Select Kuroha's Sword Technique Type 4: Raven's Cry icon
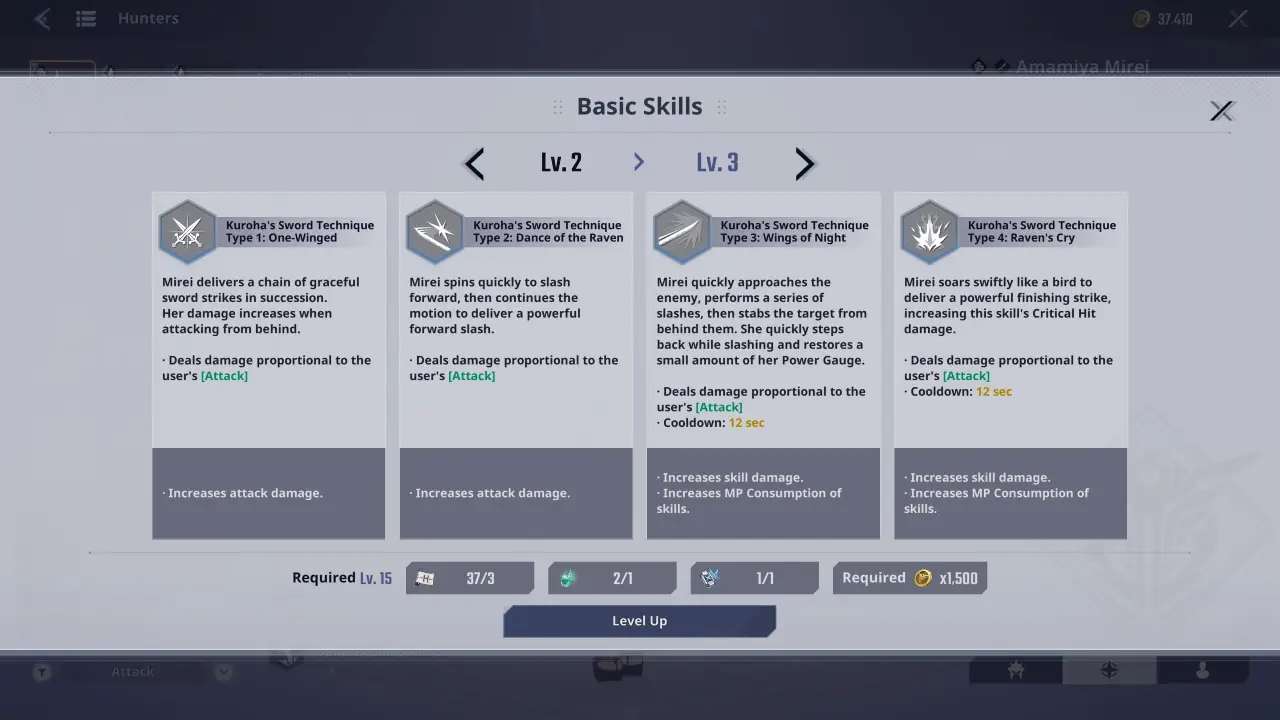Image resolution: width=1280 pixels, height=720 pixels. 930,231
